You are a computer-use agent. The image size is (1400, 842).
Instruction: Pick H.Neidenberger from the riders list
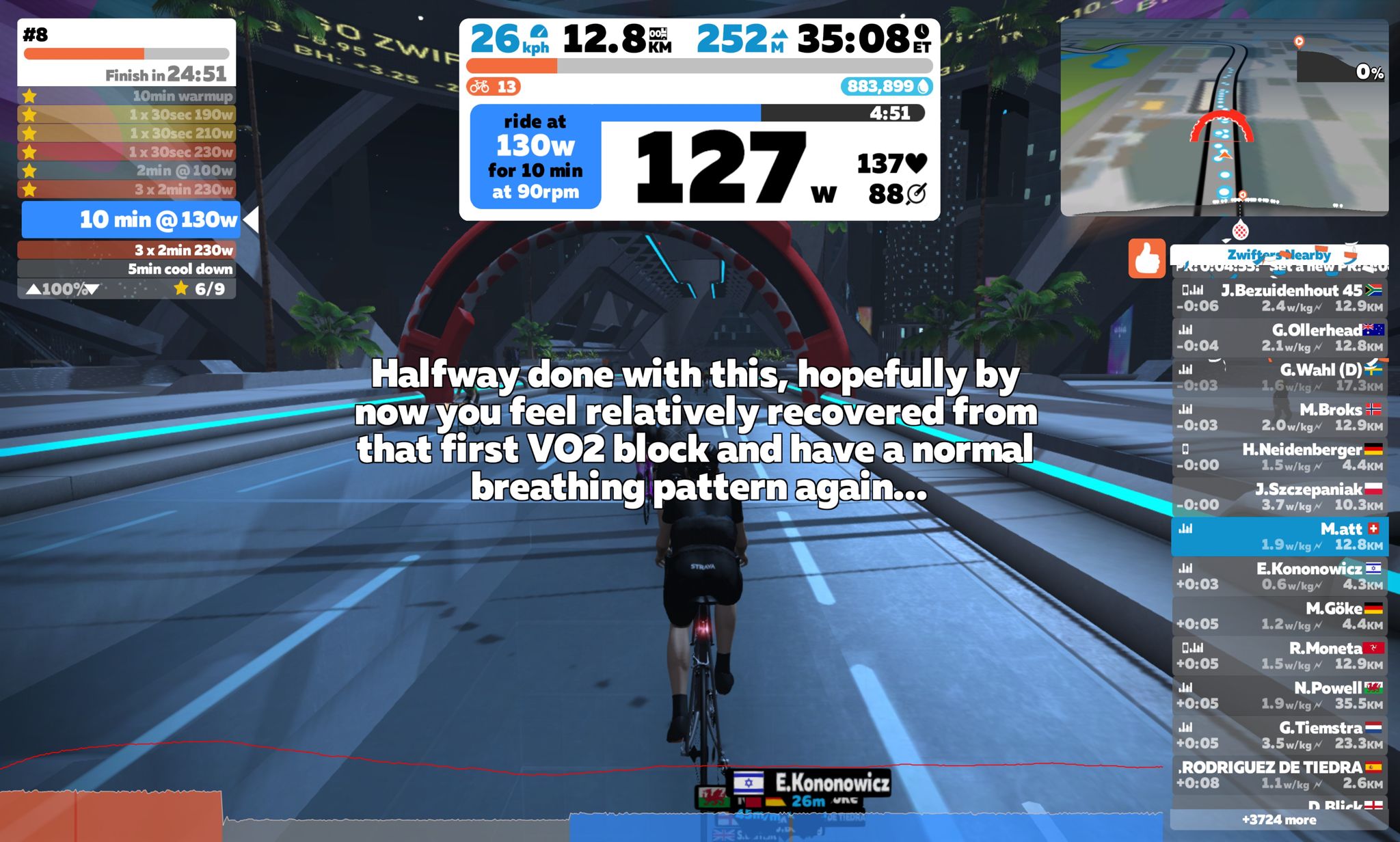point(1280,457)
